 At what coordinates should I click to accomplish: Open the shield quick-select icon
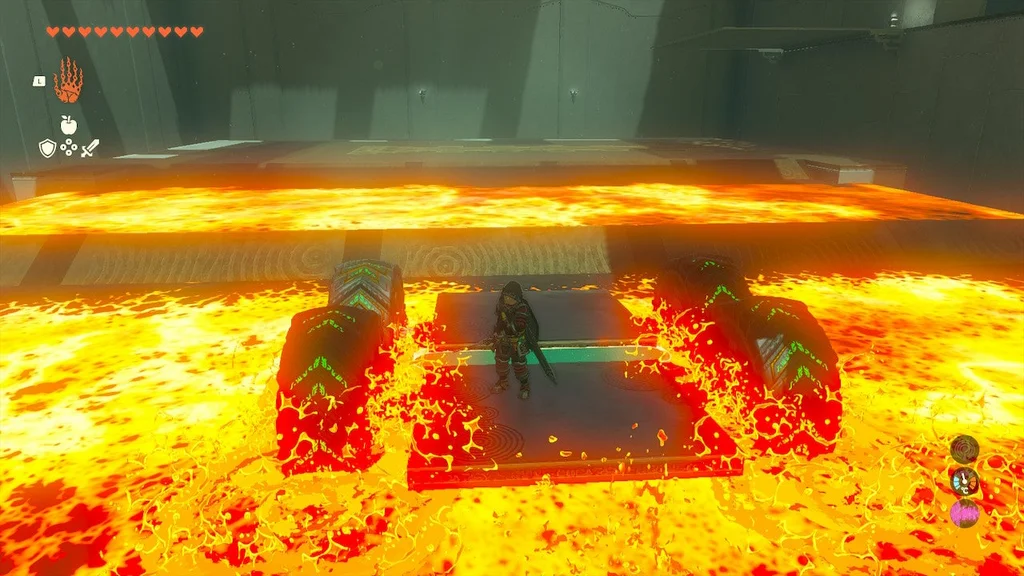pos(46,148)
